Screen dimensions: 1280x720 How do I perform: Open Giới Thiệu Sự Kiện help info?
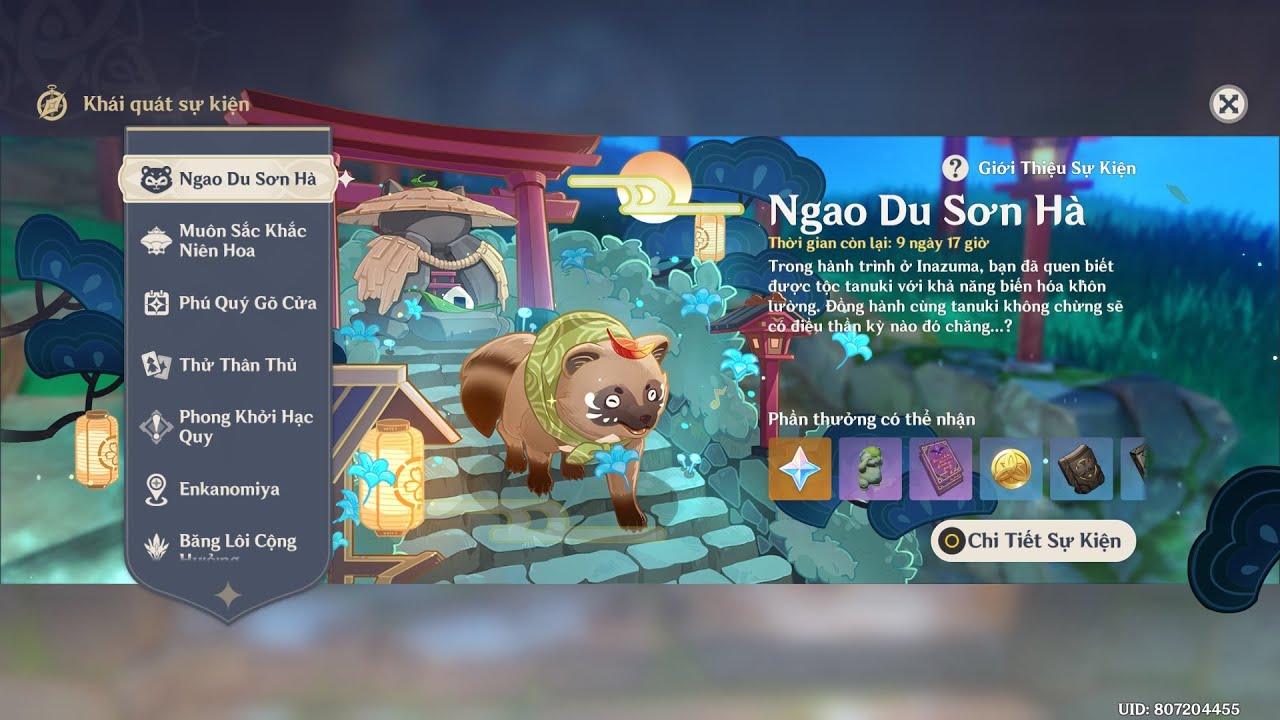(957, 168)
